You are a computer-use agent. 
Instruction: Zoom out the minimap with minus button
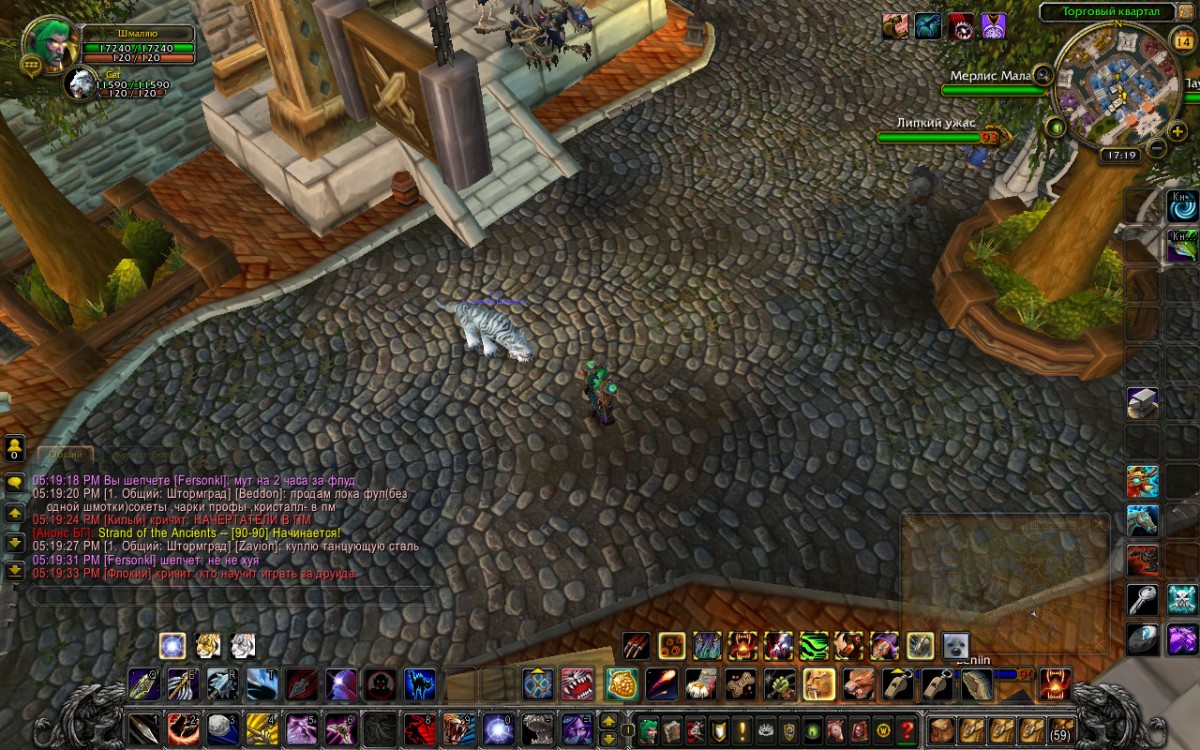click(1156, 149)
